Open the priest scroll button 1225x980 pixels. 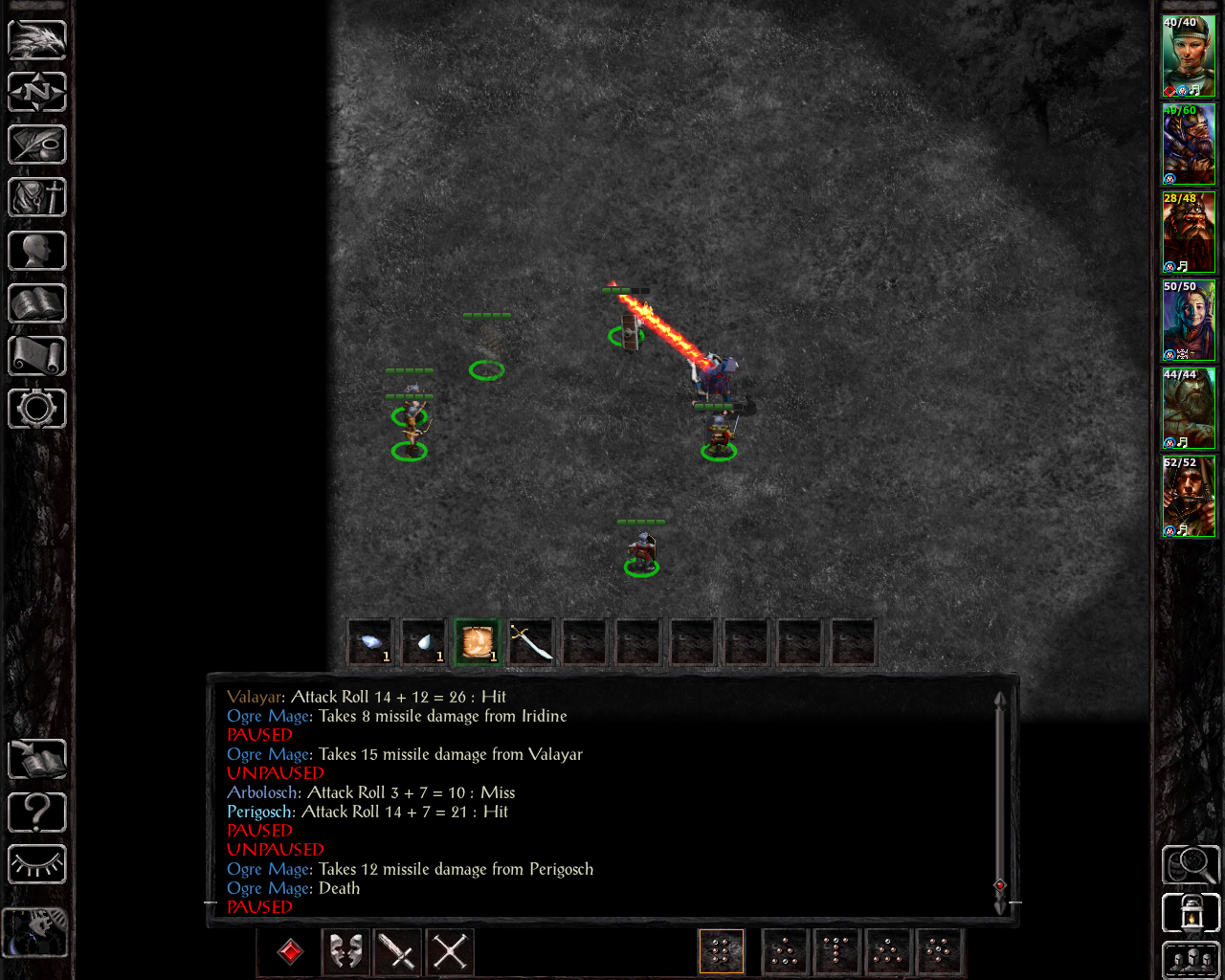pos(37,356)
